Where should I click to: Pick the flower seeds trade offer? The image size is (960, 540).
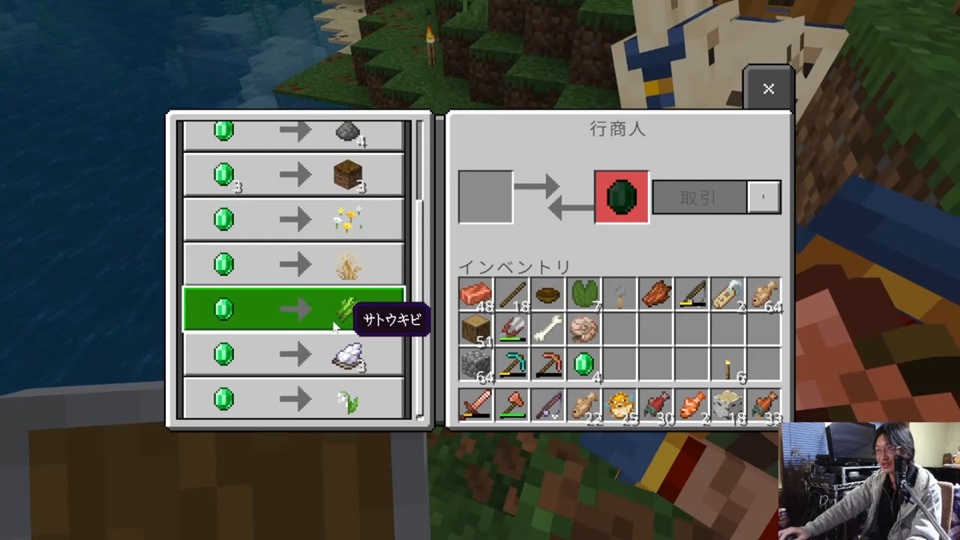tap(294, 219)
